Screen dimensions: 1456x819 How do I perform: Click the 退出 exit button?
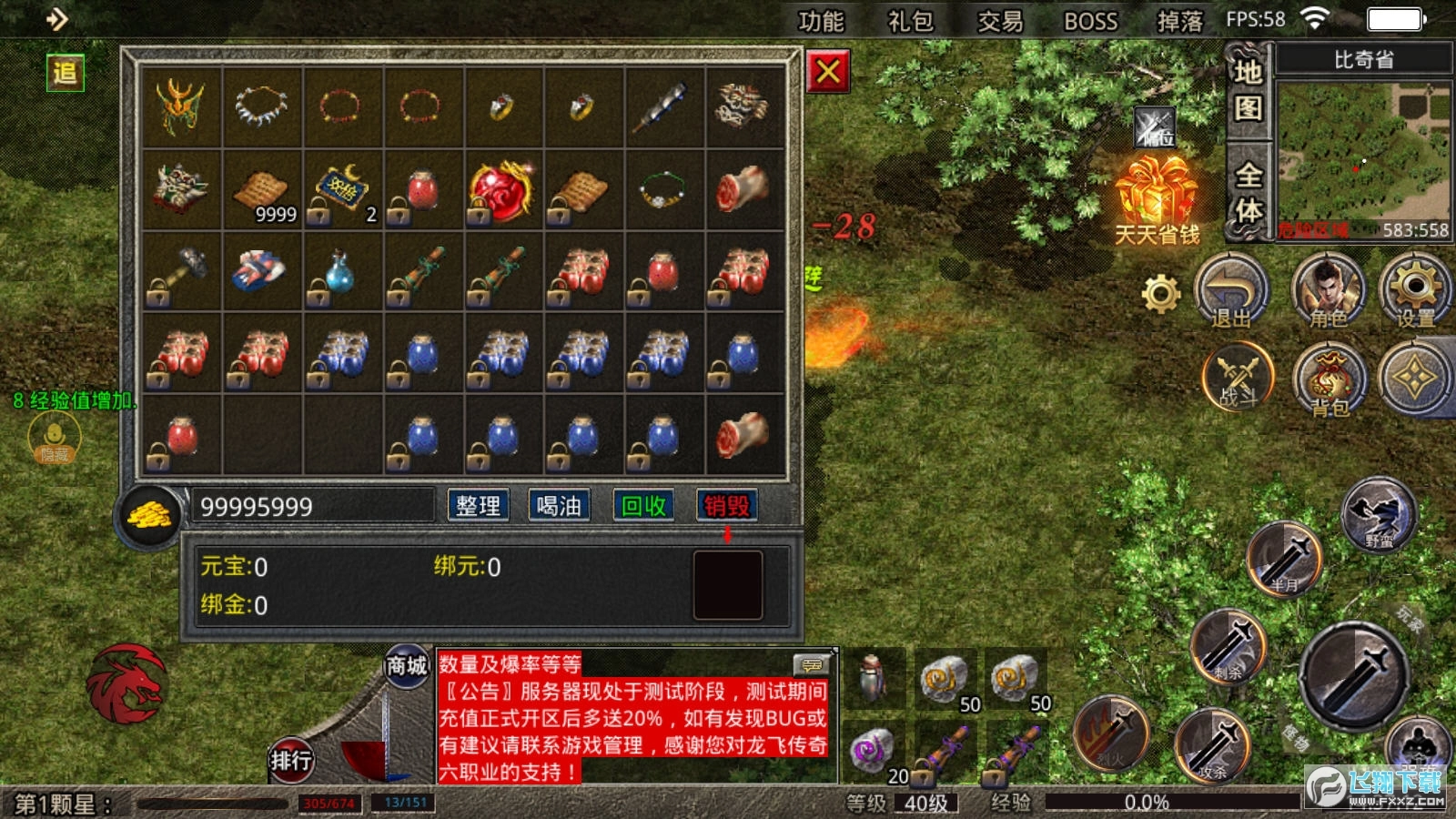[x=1231, y=291]
